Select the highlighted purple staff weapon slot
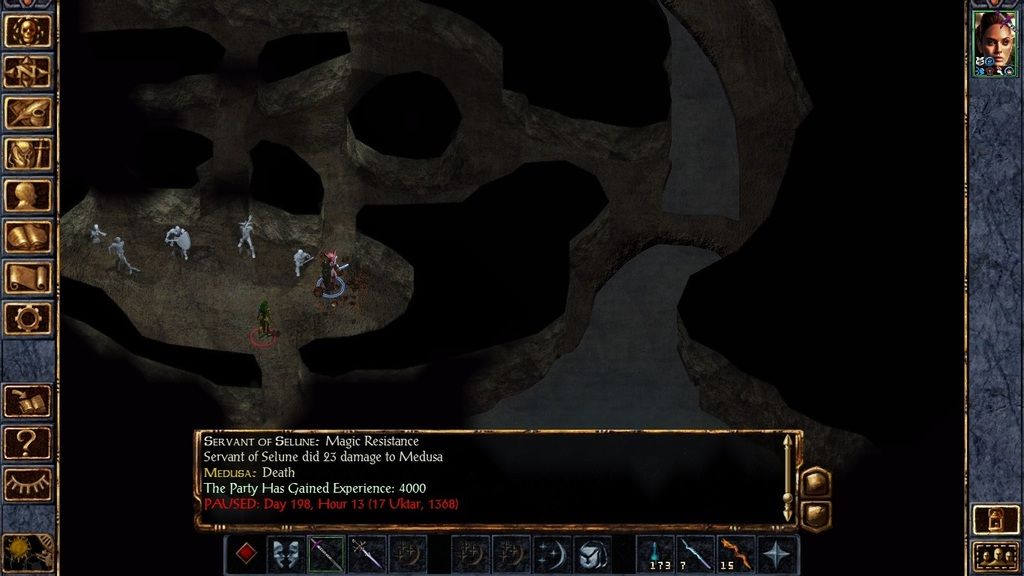The image size is (1024, 576). 326,554
